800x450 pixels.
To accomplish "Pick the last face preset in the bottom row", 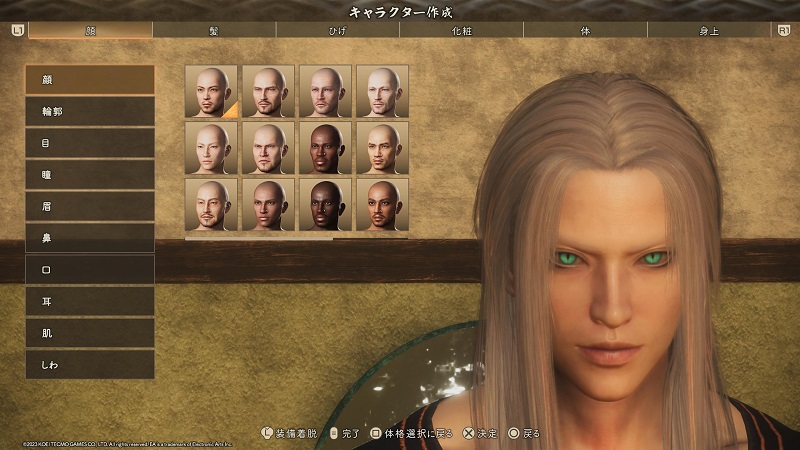I will click(382, 205).
